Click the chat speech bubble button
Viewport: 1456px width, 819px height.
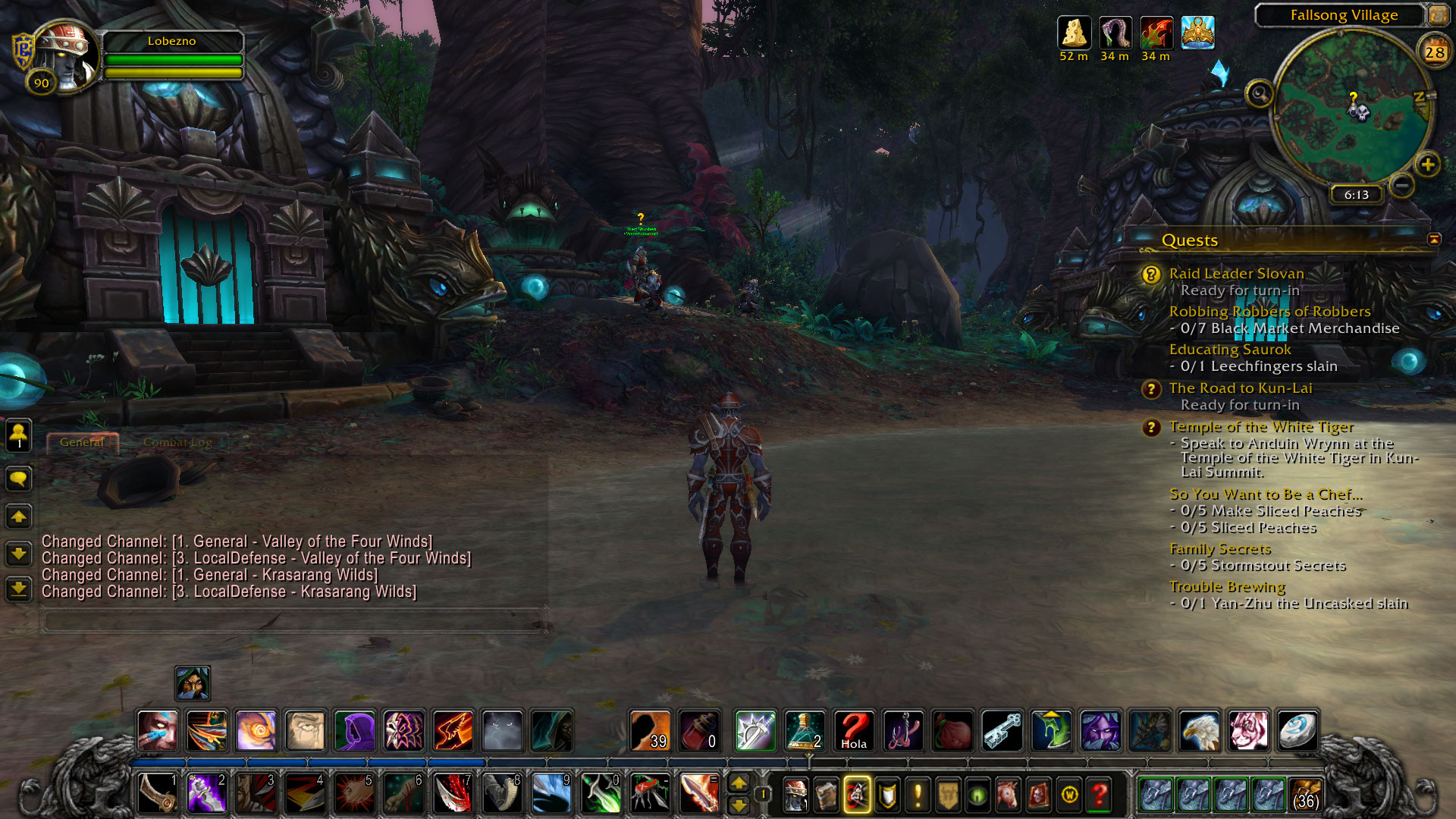click(19, 479)
